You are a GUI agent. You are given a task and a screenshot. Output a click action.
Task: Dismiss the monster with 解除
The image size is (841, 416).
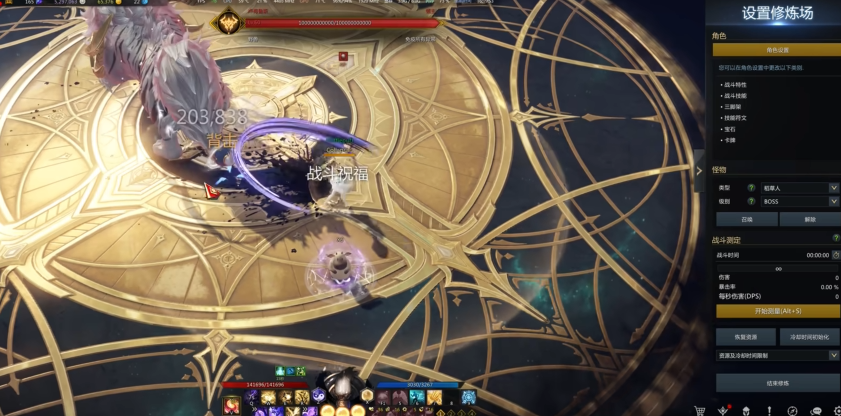click(809, 219)
